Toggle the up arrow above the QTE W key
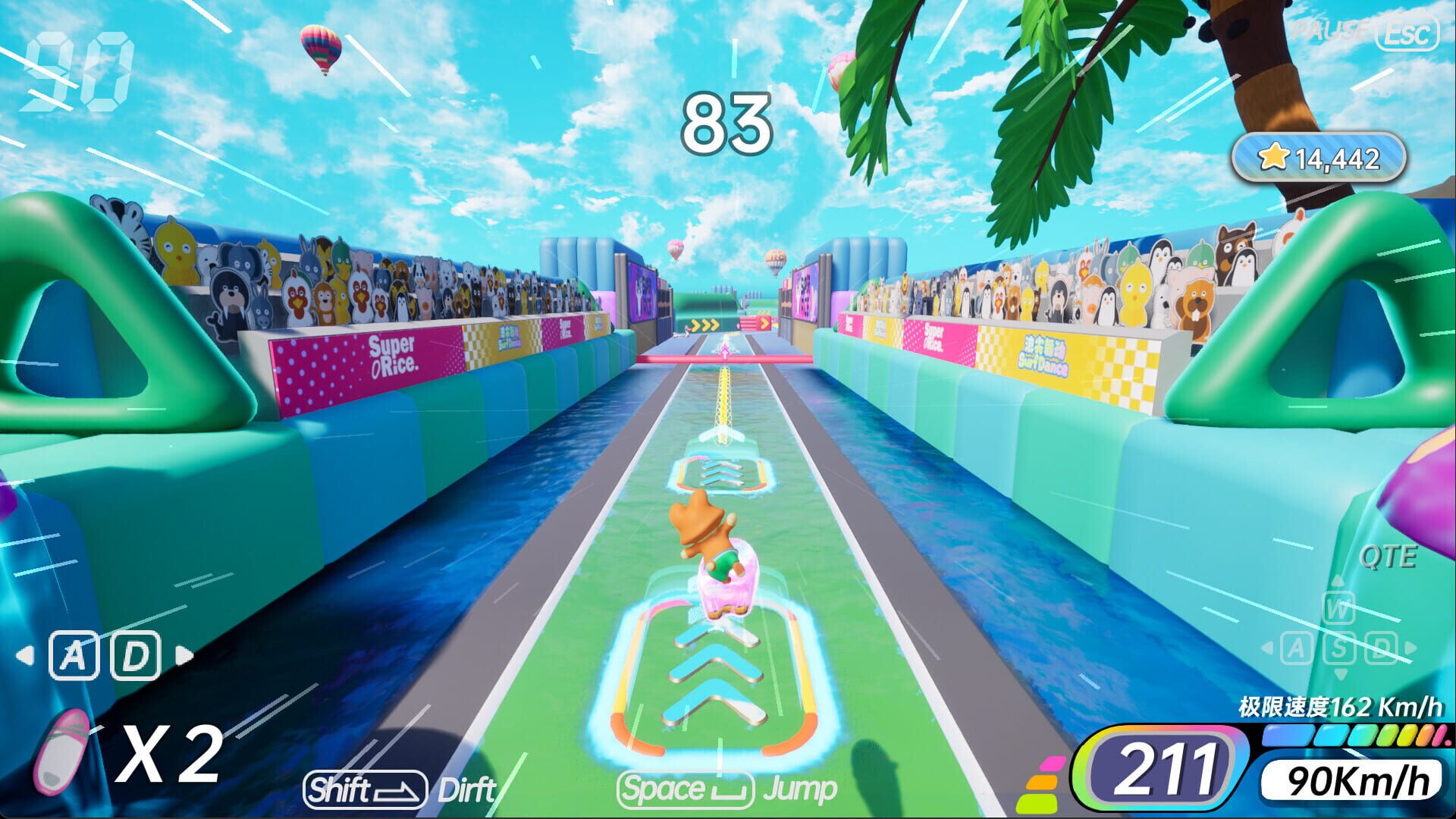 pyautogui.click(x=1338, y=581)
